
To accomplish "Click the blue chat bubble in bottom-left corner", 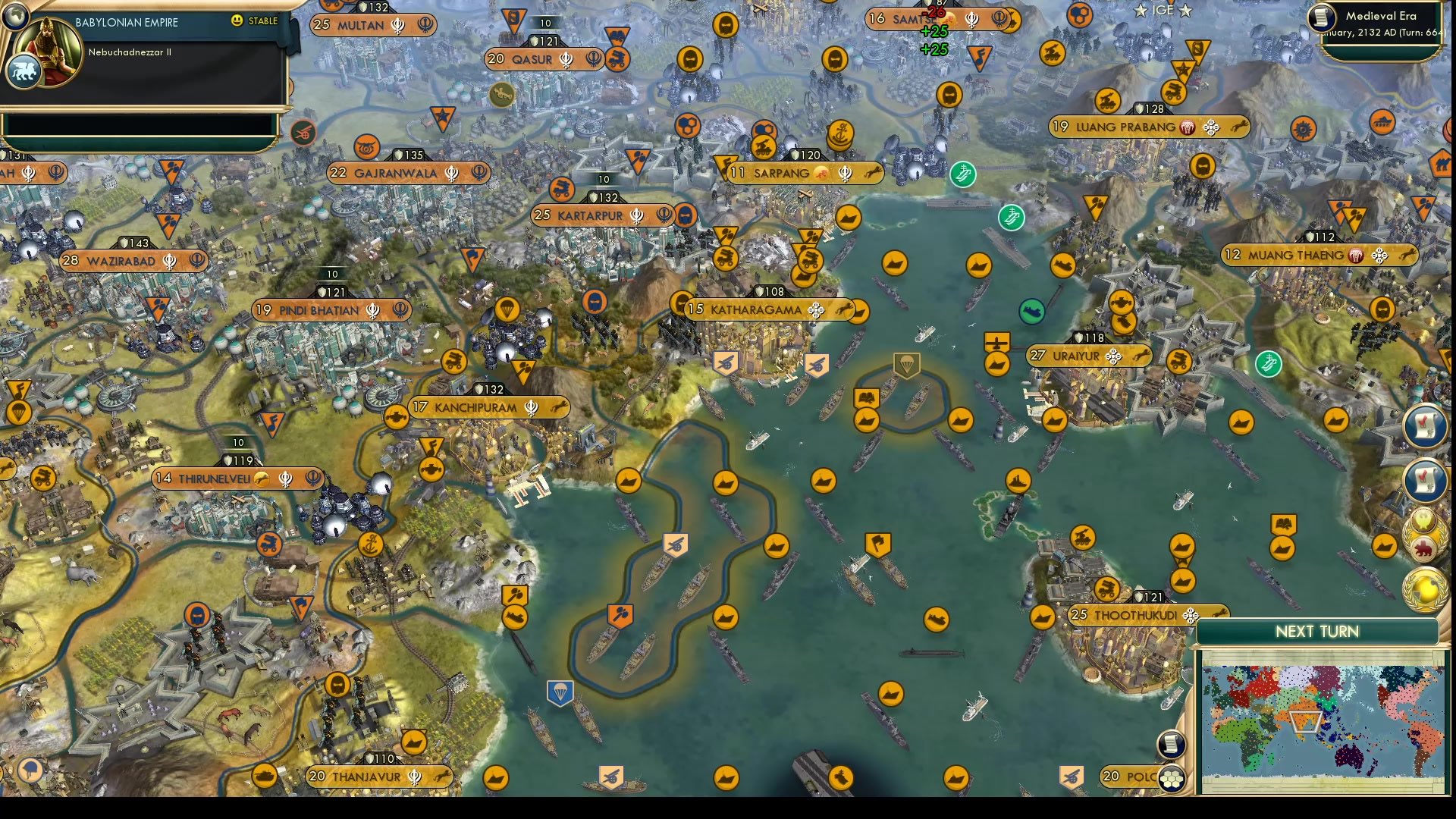I will point(30,771).
